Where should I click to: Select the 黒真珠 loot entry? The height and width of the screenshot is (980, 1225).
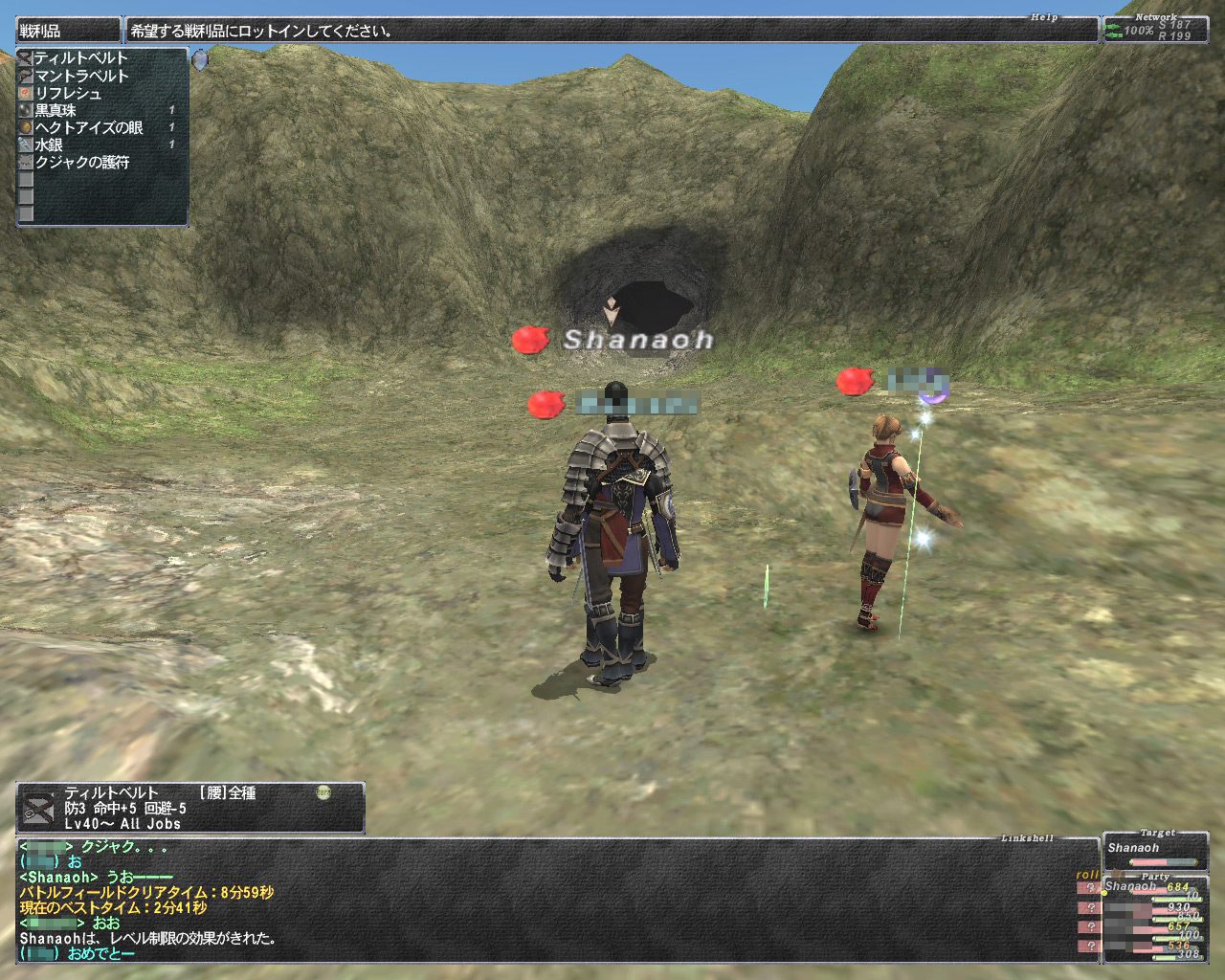[56, 110]
